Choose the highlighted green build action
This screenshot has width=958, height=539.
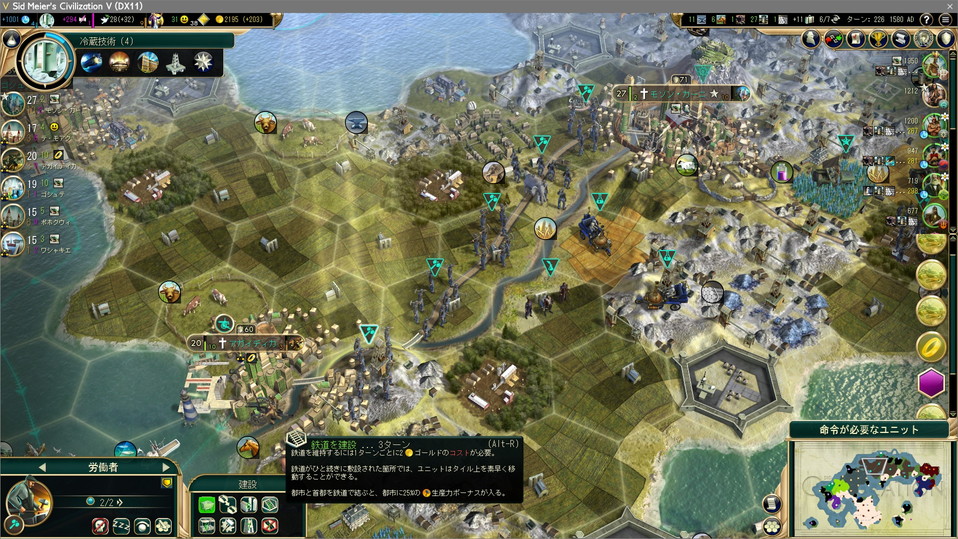click(207, 504)
